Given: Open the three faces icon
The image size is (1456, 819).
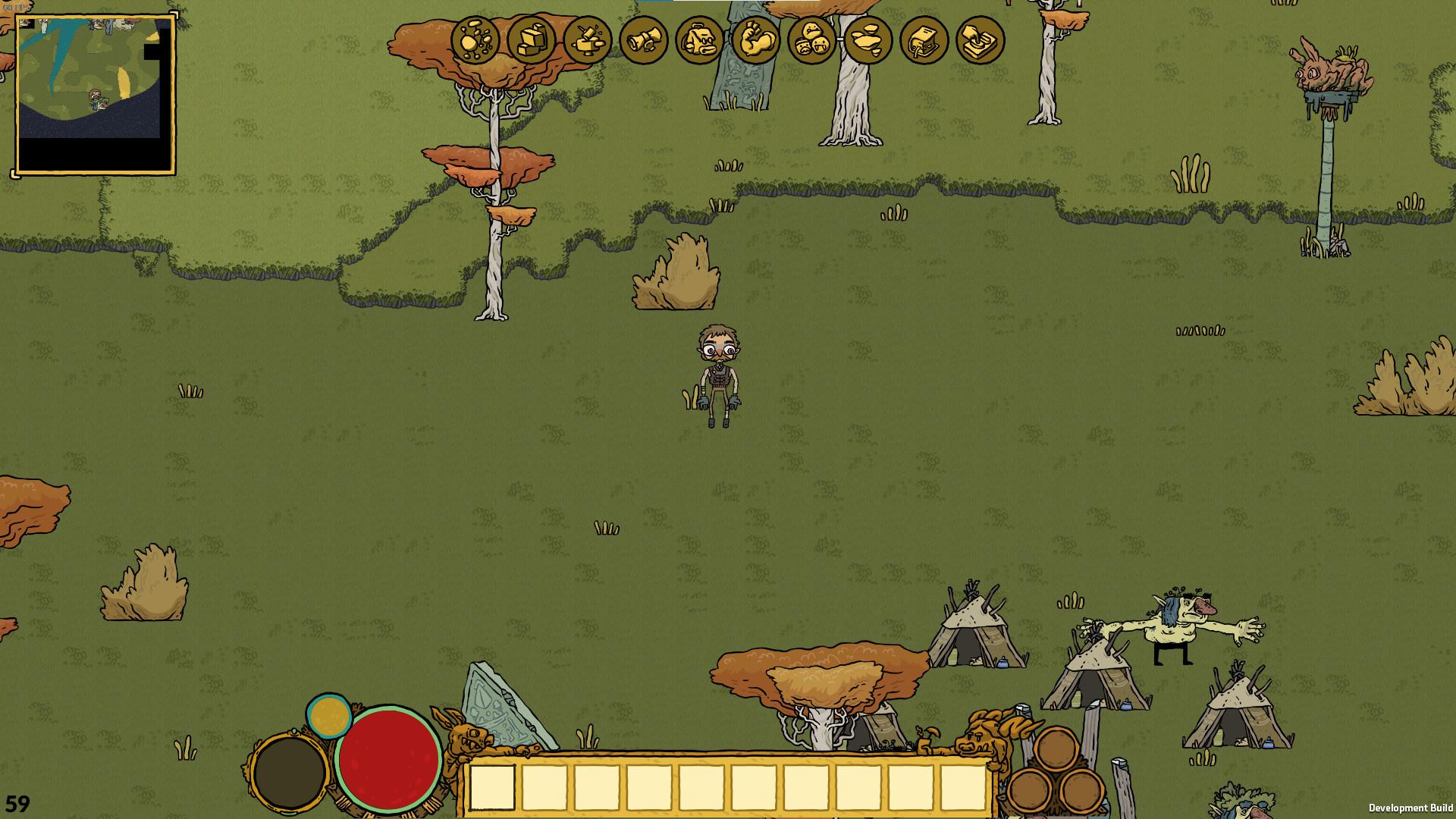Looking at the screenshot, I should pyautogui.click(x=812, y=40).
